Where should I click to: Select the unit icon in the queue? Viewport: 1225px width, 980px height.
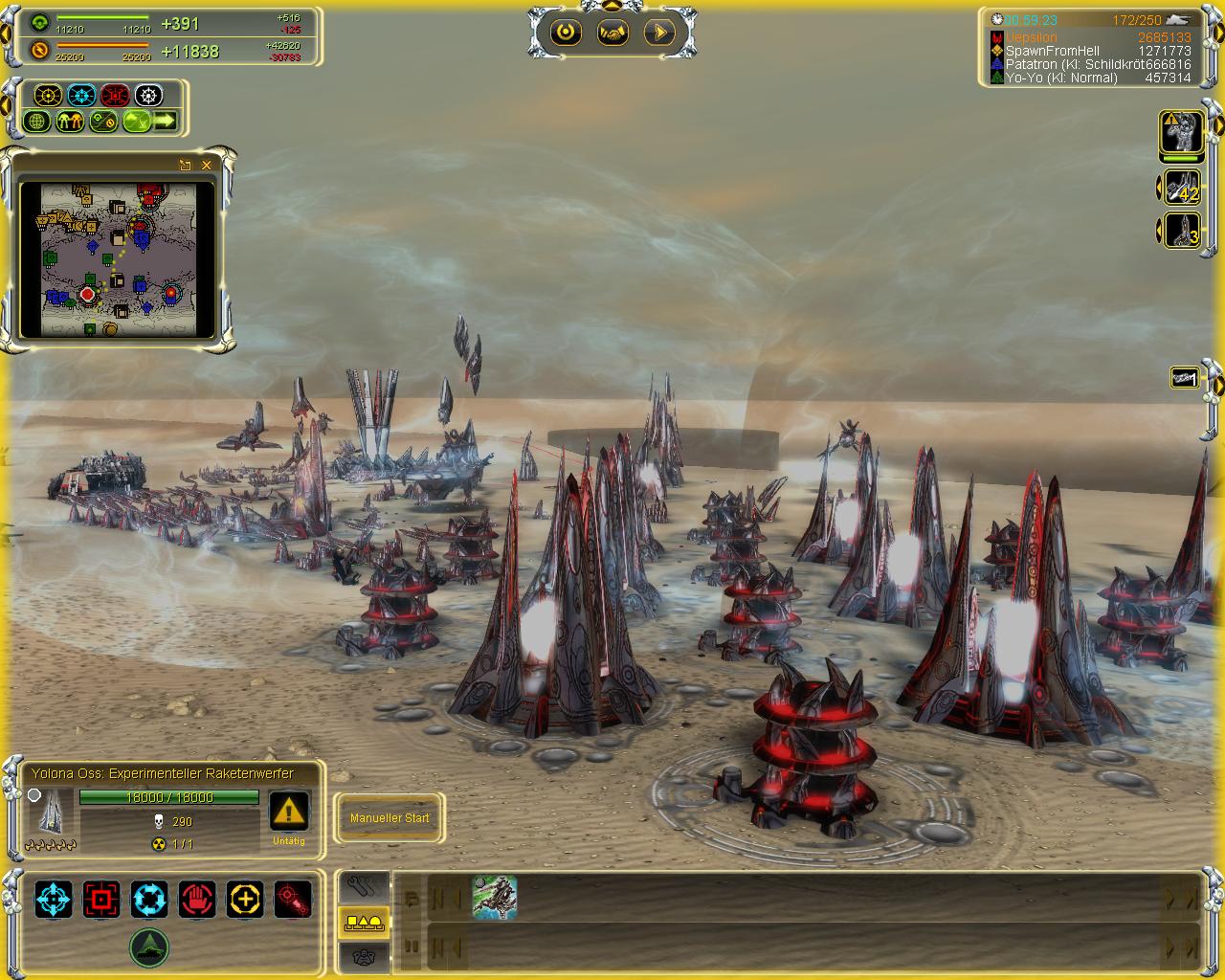pos(495,899)
